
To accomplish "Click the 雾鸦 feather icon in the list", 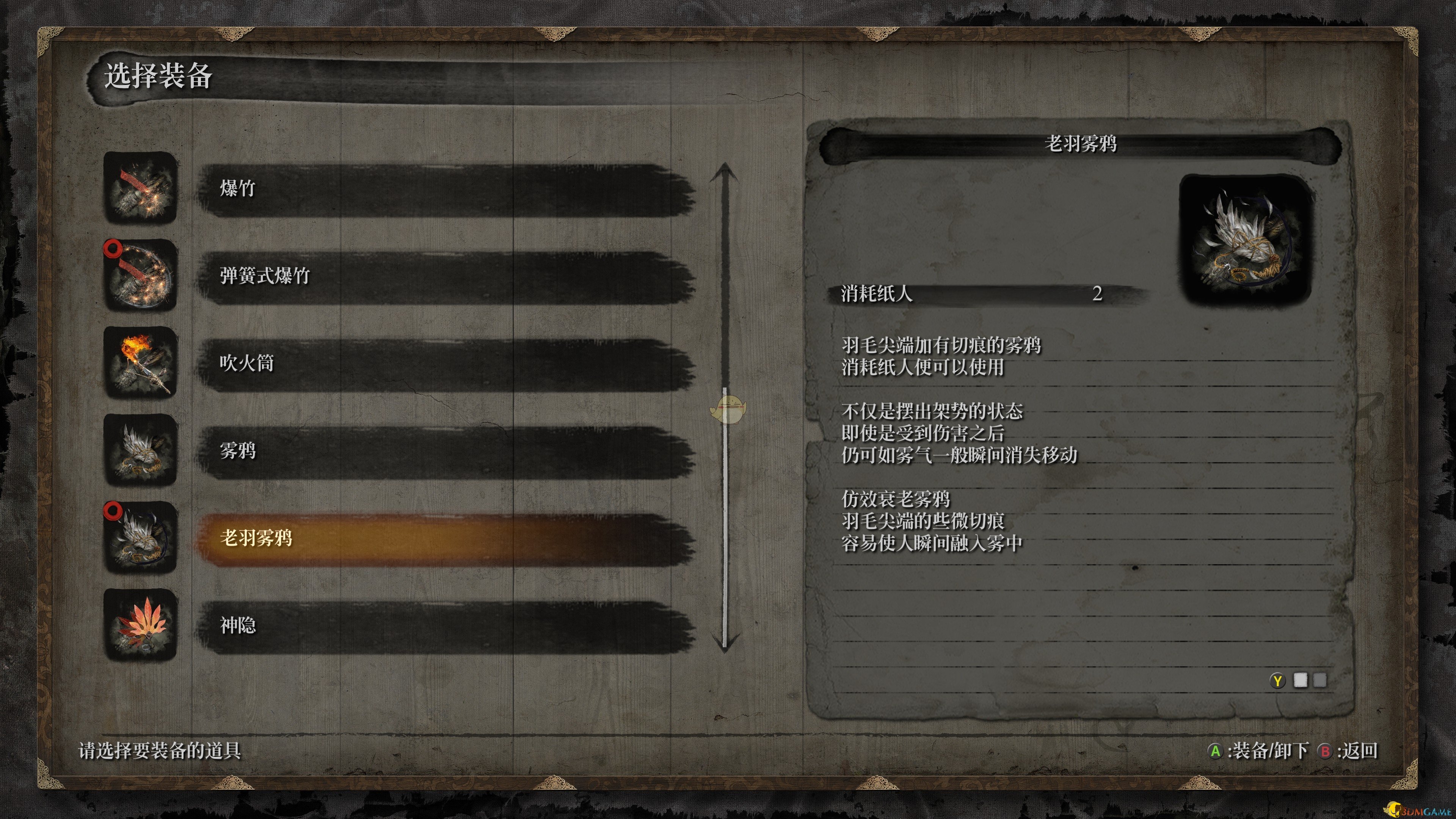I will pyautogui.click(x=140, y=450).
